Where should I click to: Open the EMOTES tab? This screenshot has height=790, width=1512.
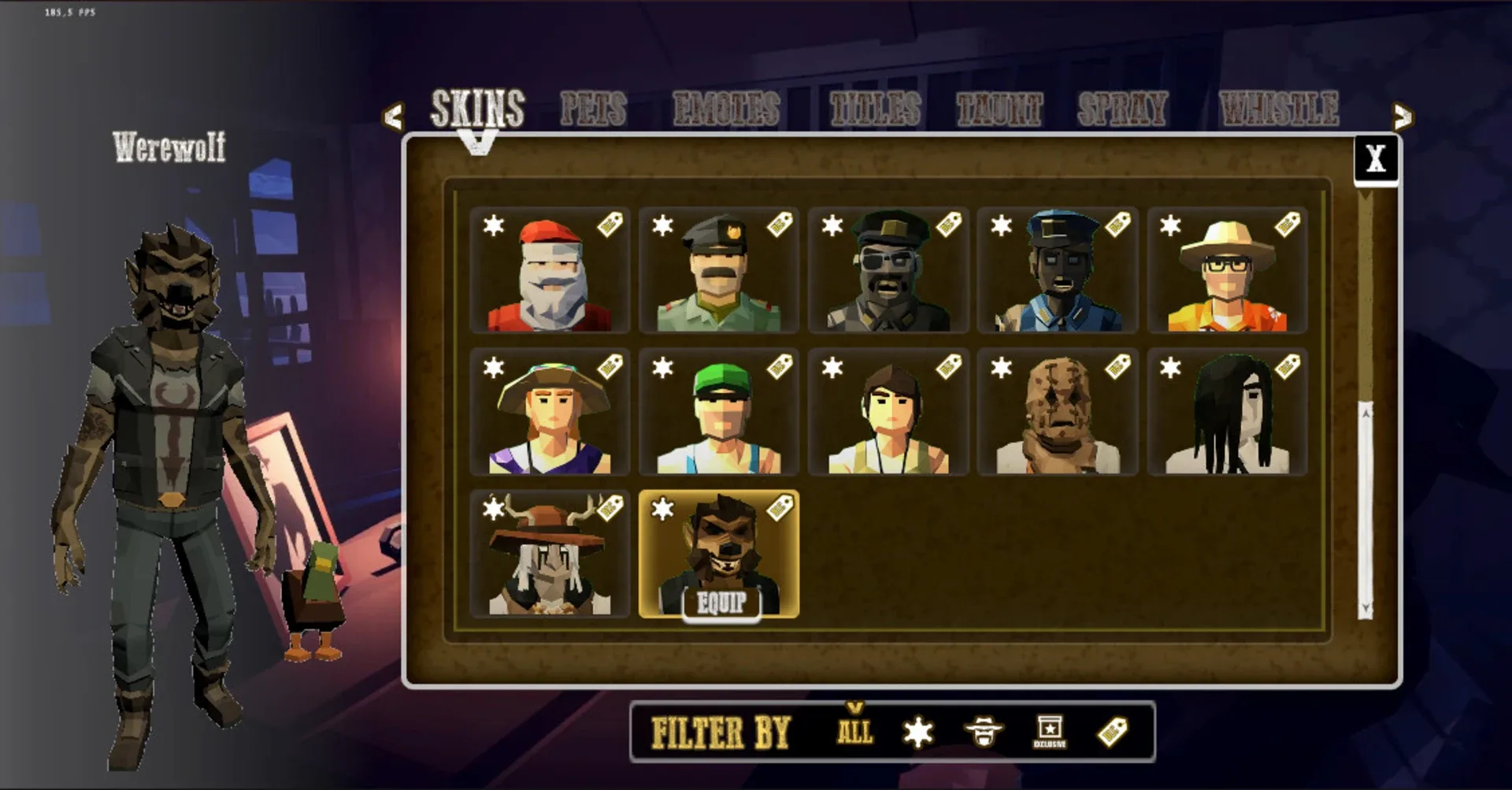click(728, 109)
